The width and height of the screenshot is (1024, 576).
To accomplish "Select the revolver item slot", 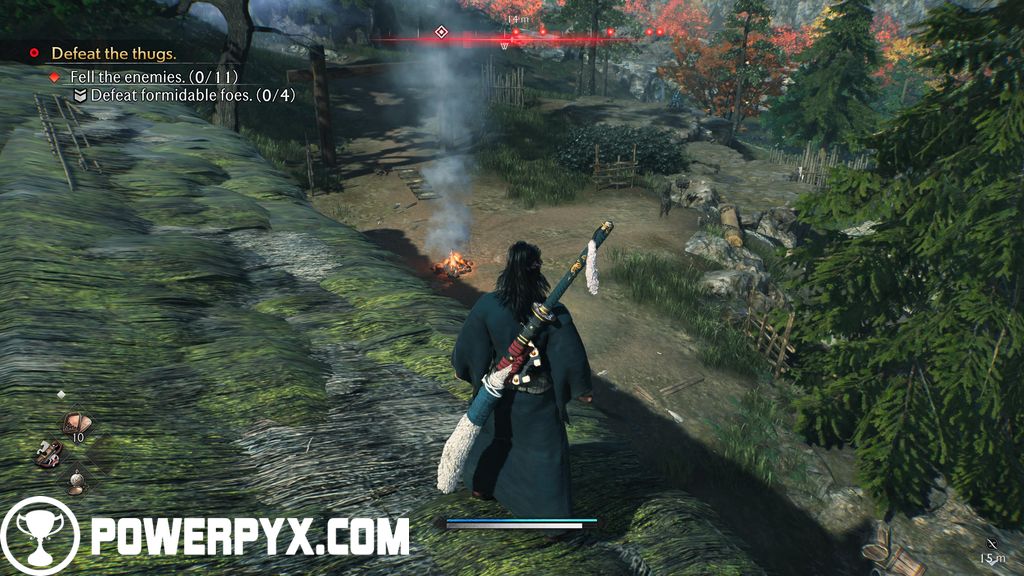I will coord(47,453).
